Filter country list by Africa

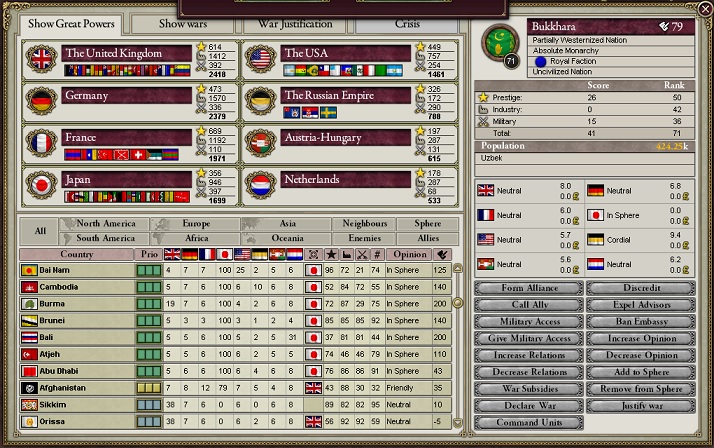(x=197, y=239)
